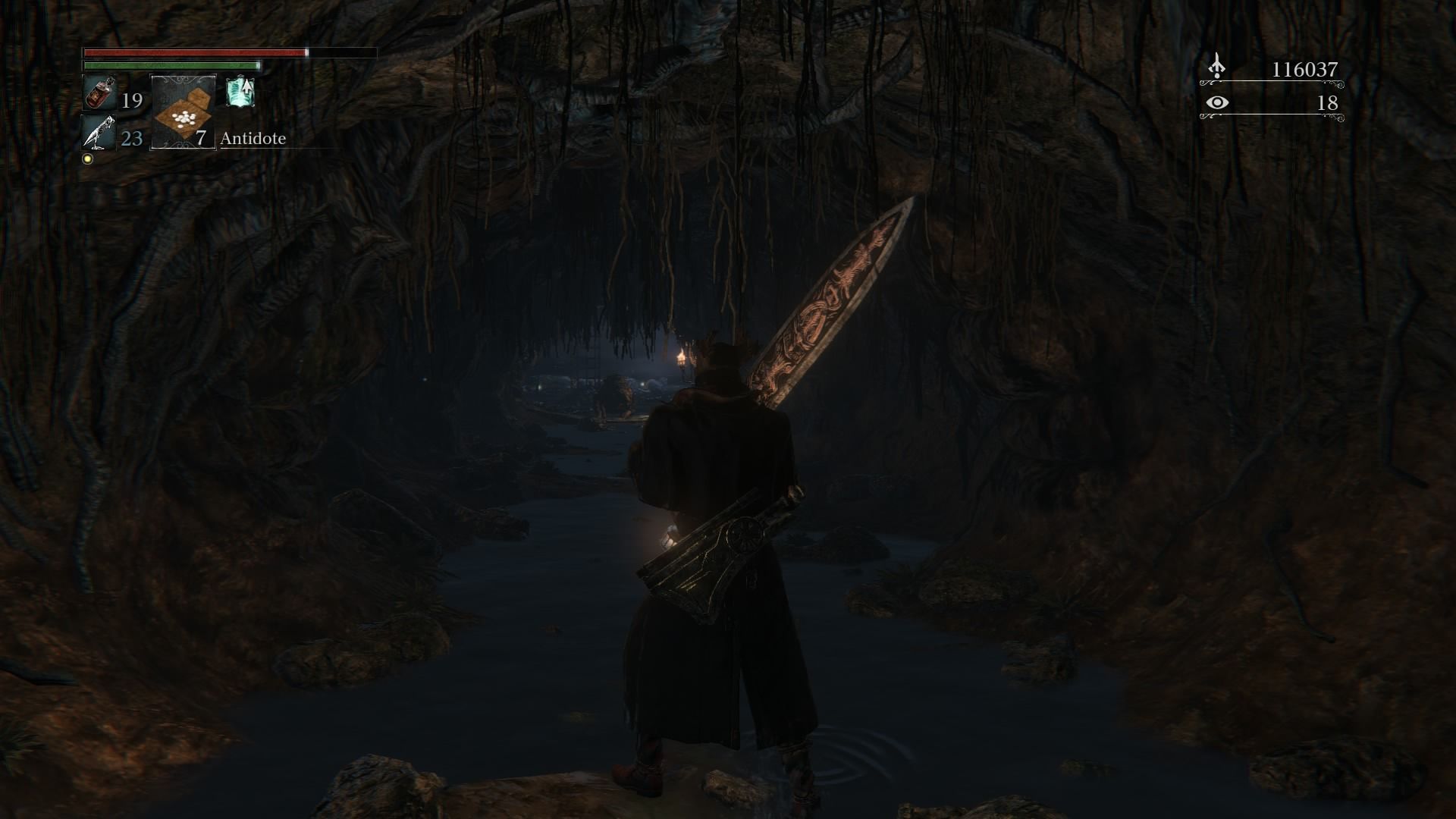Toggle the yellow status orb under the items
The image size is (1456, 819).
[x=87, y=158]
